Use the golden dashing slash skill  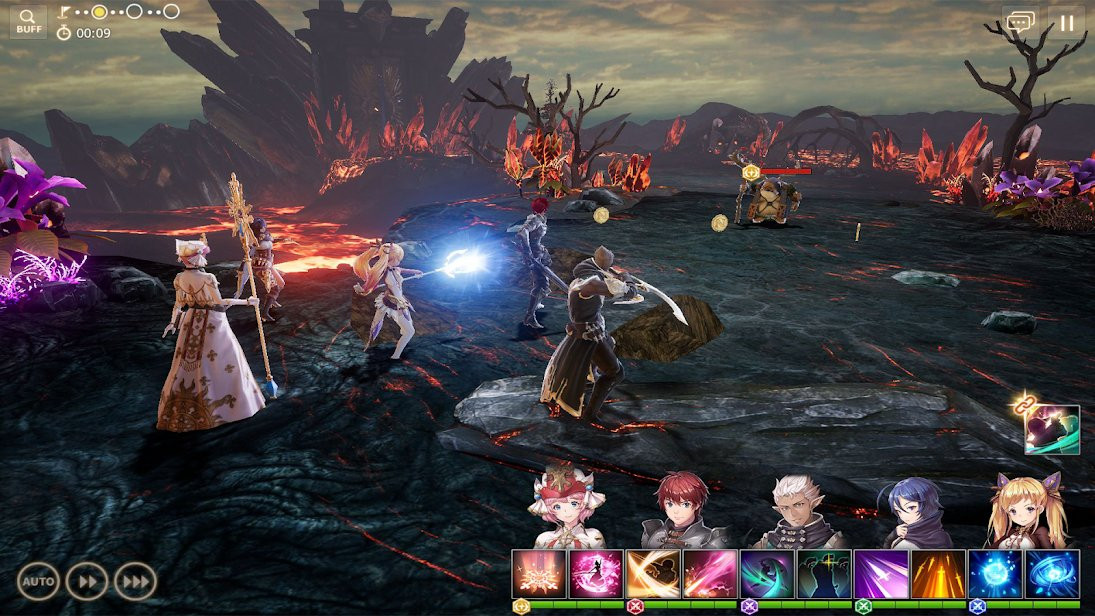[x=653, y=574]
